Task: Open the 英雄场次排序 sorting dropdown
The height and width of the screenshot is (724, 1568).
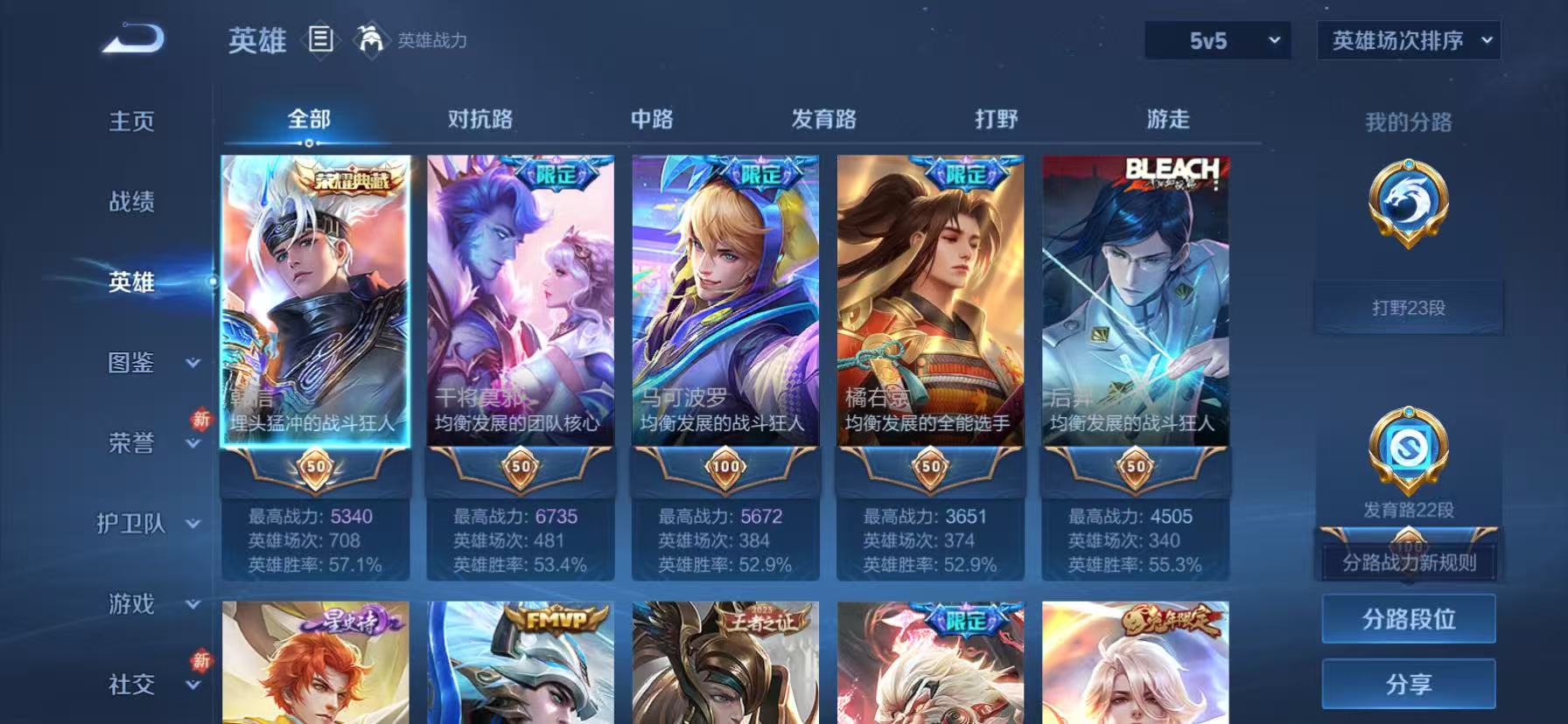Action: (x=1408, y=40)
